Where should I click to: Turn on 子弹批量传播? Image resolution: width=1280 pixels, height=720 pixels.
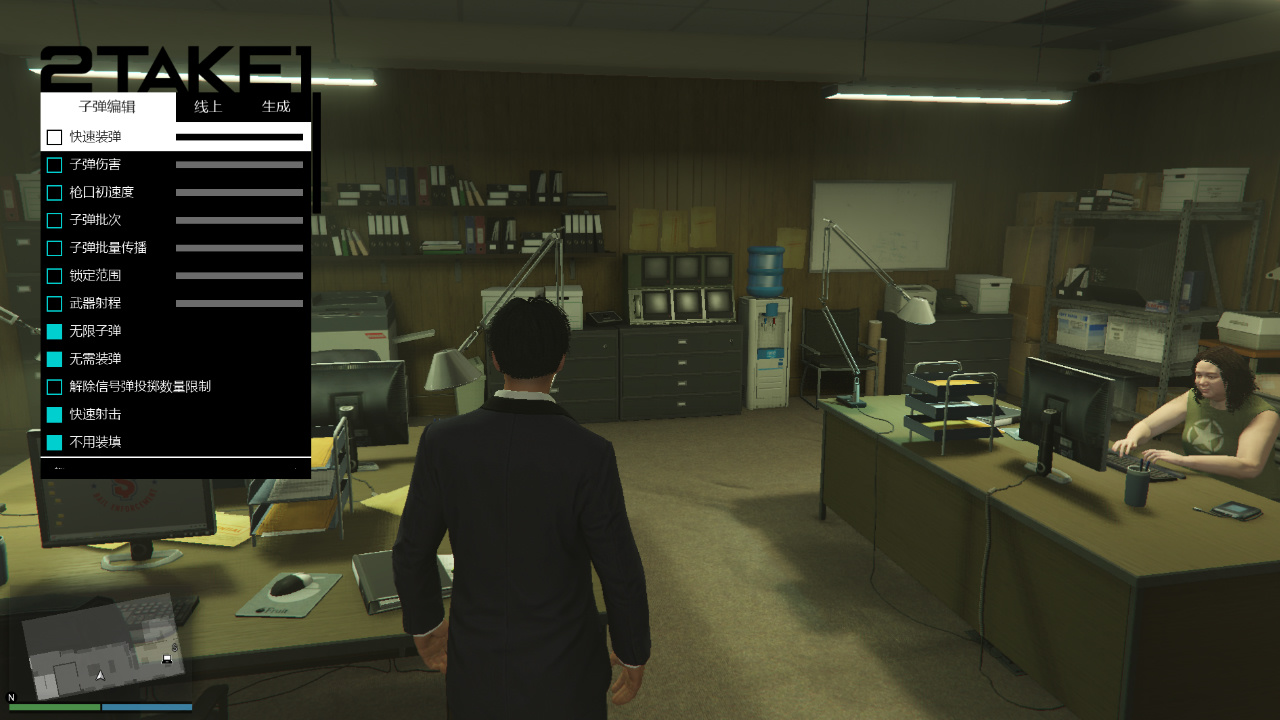(55, 248)
